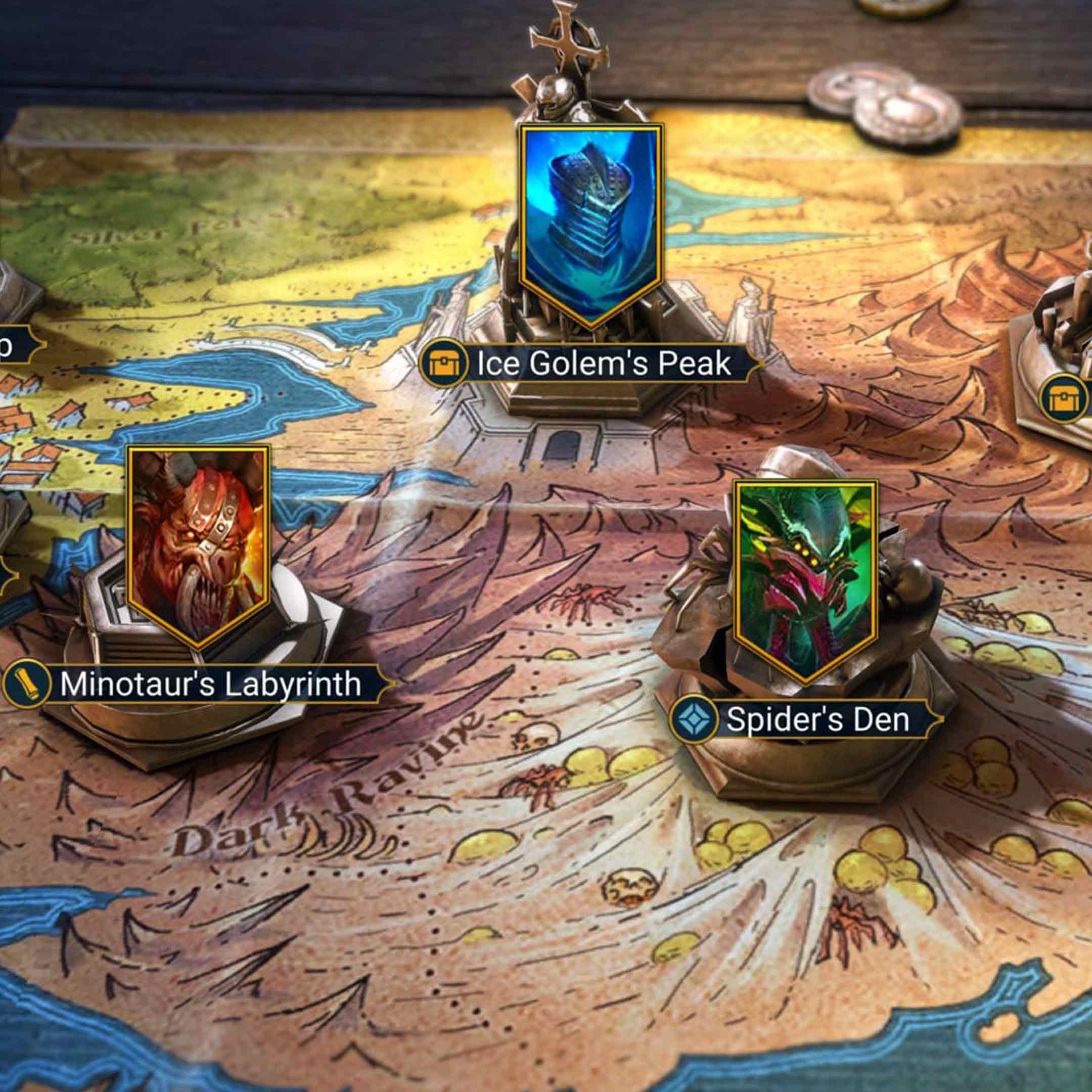Enter the Minotaur's Labyrinth dungeon
Image resolution: width=1092 pixels, height=1092 pixels.
pos(210,684)
